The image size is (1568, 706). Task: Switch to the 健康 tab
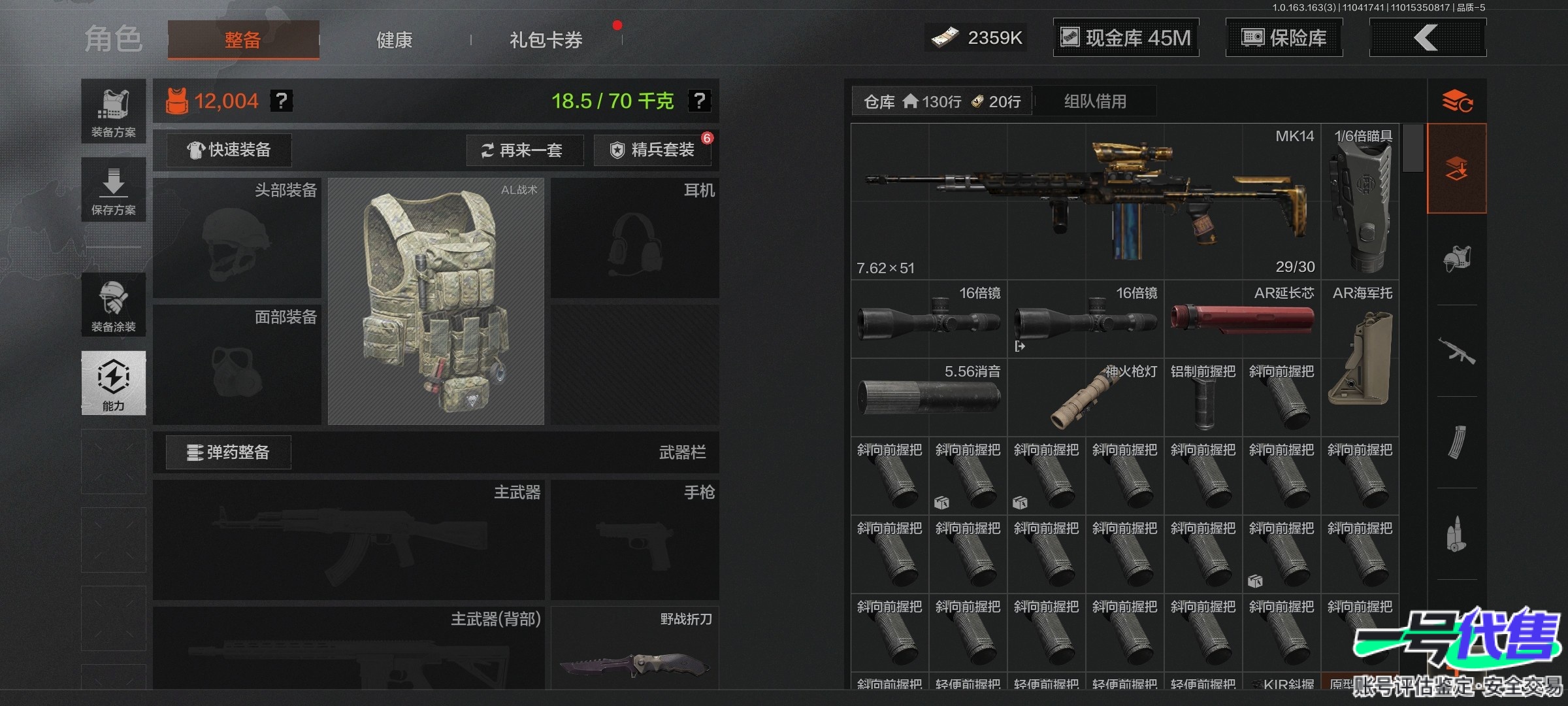click(394, 40)
